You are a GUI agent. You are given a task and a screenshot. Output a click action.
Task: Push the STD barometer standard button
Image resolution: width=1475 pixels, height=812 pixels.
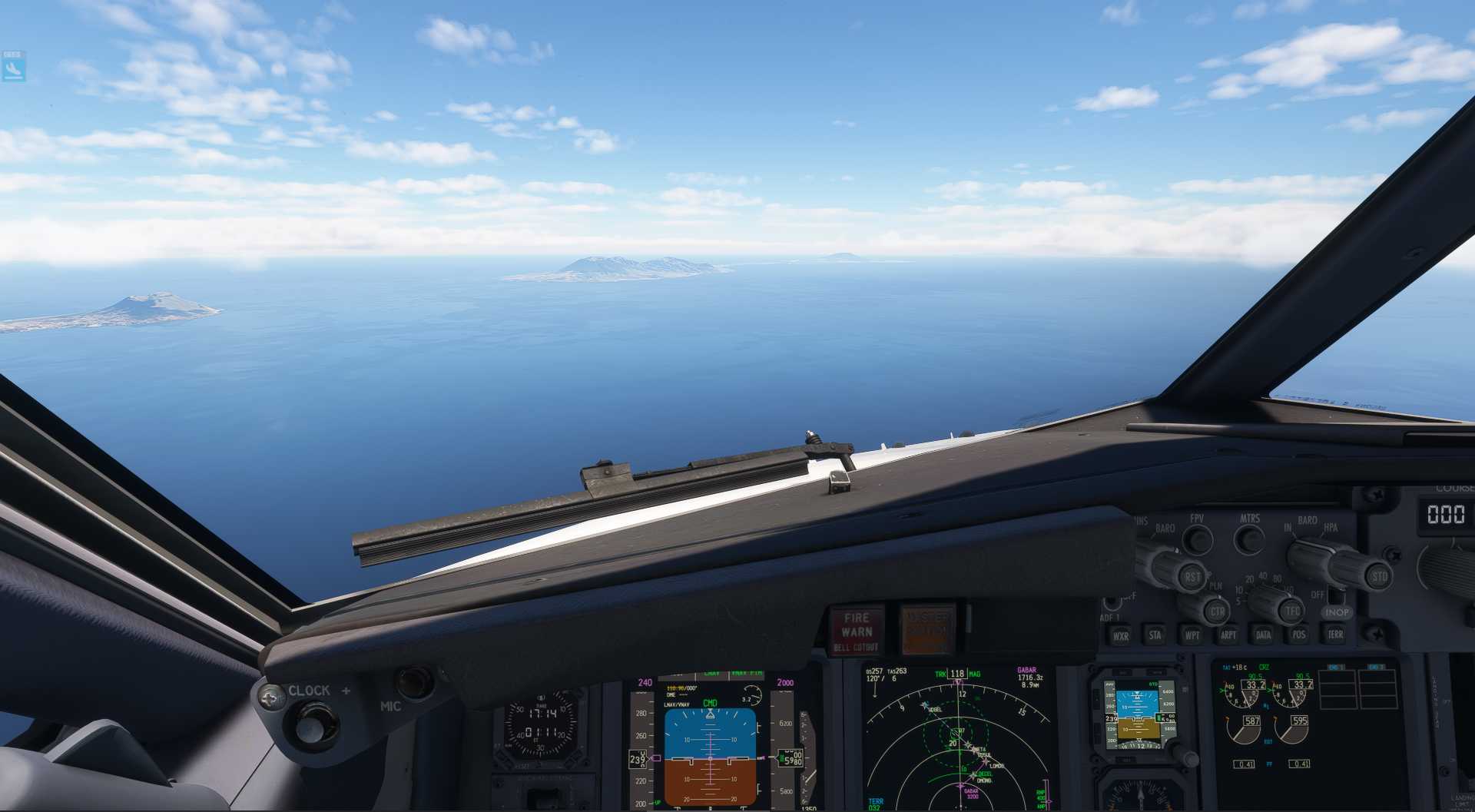(1379, 576)
